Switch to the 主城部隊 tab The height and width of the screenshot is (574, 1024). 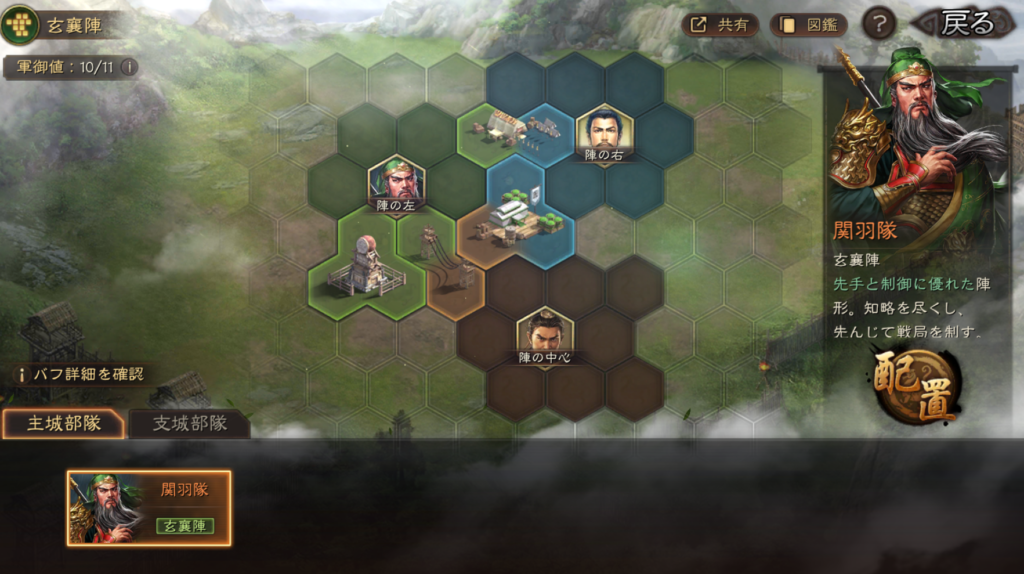(x=63, y=423)
